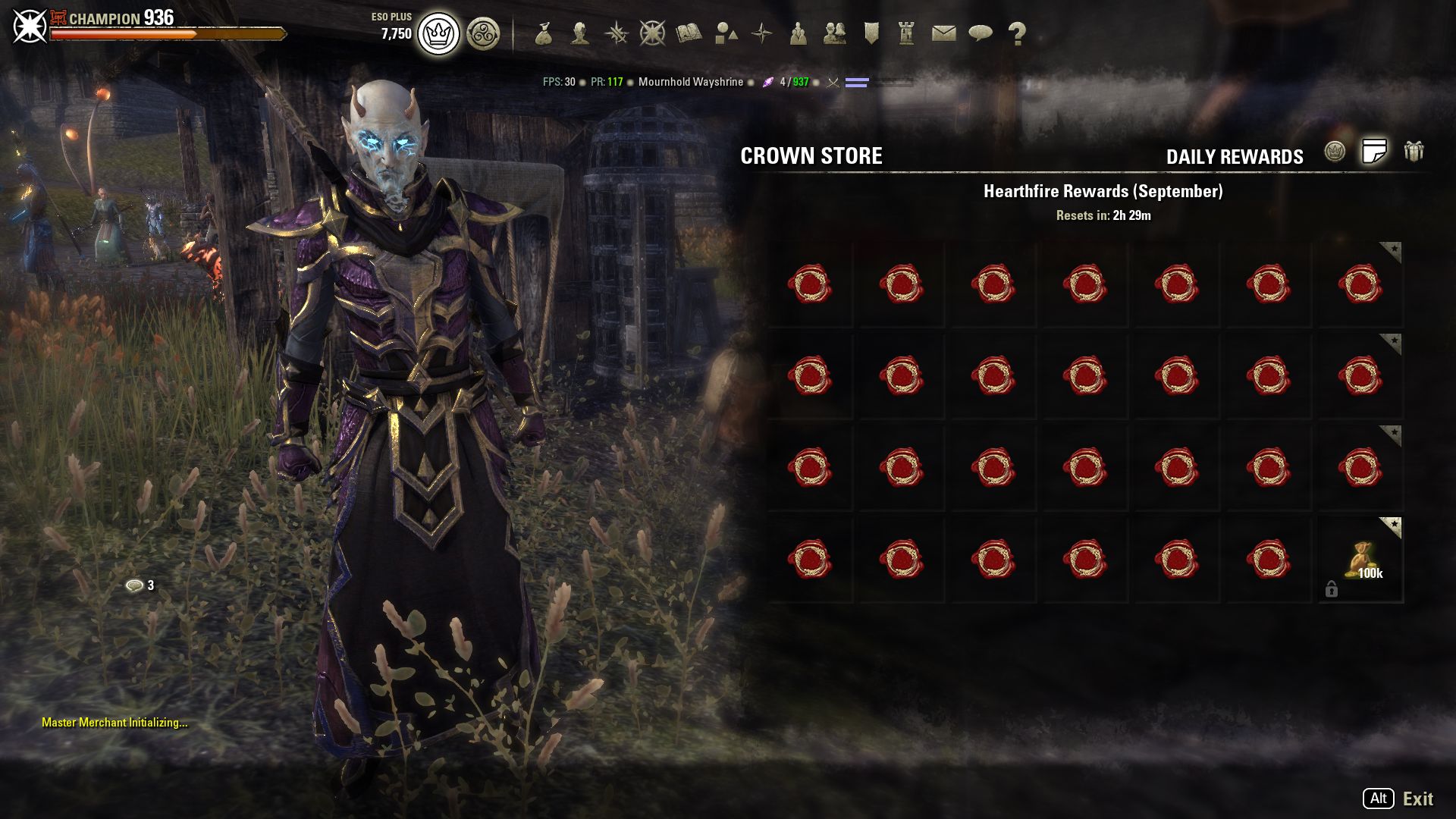Open the Crown Store crown icon
Screen dimensions: 1456x819
click(438, 34)
